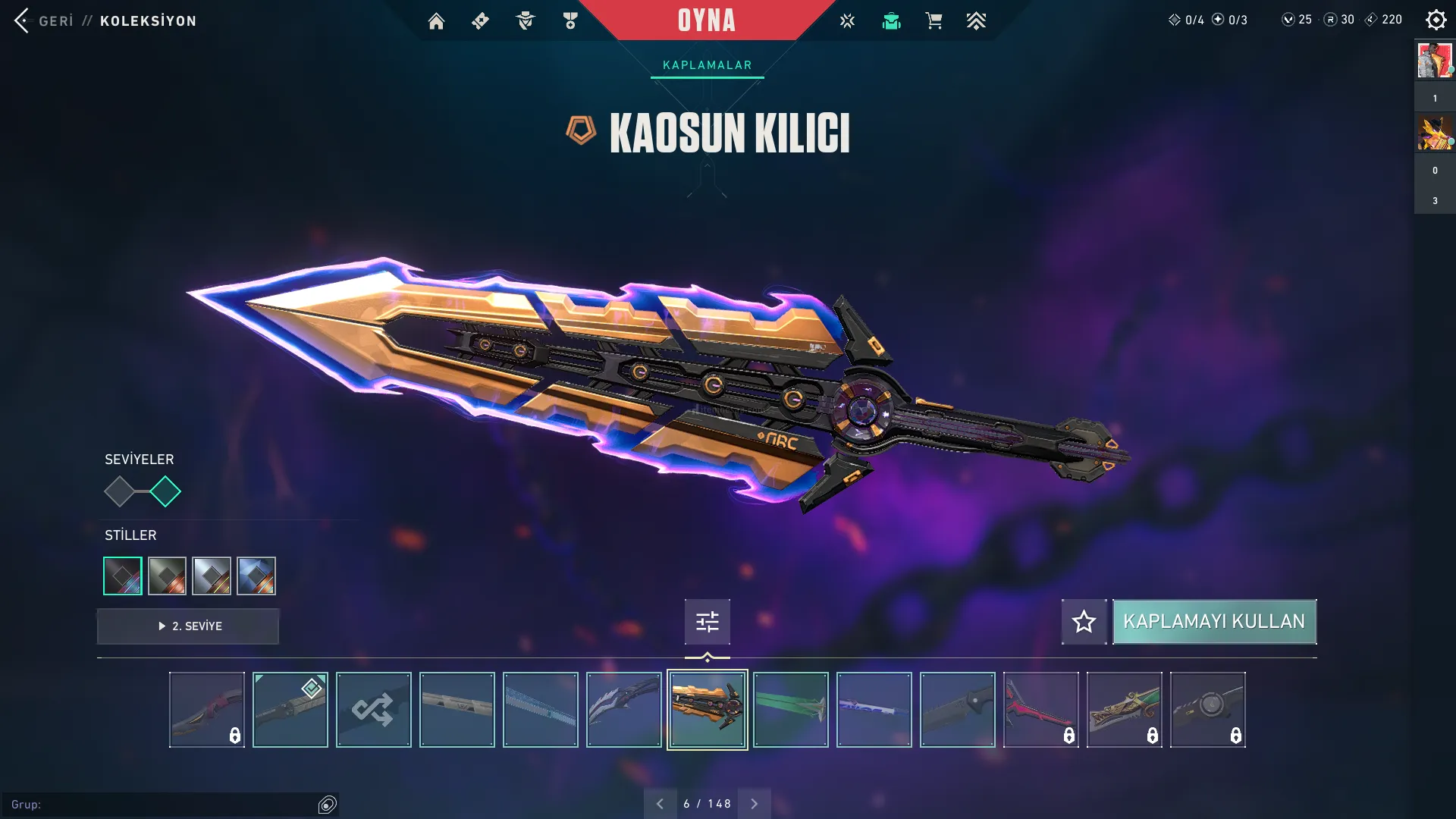Go to the previous skin page
Image resolution: width=1456 pixels, height=819 pixels.
(660, 804)
